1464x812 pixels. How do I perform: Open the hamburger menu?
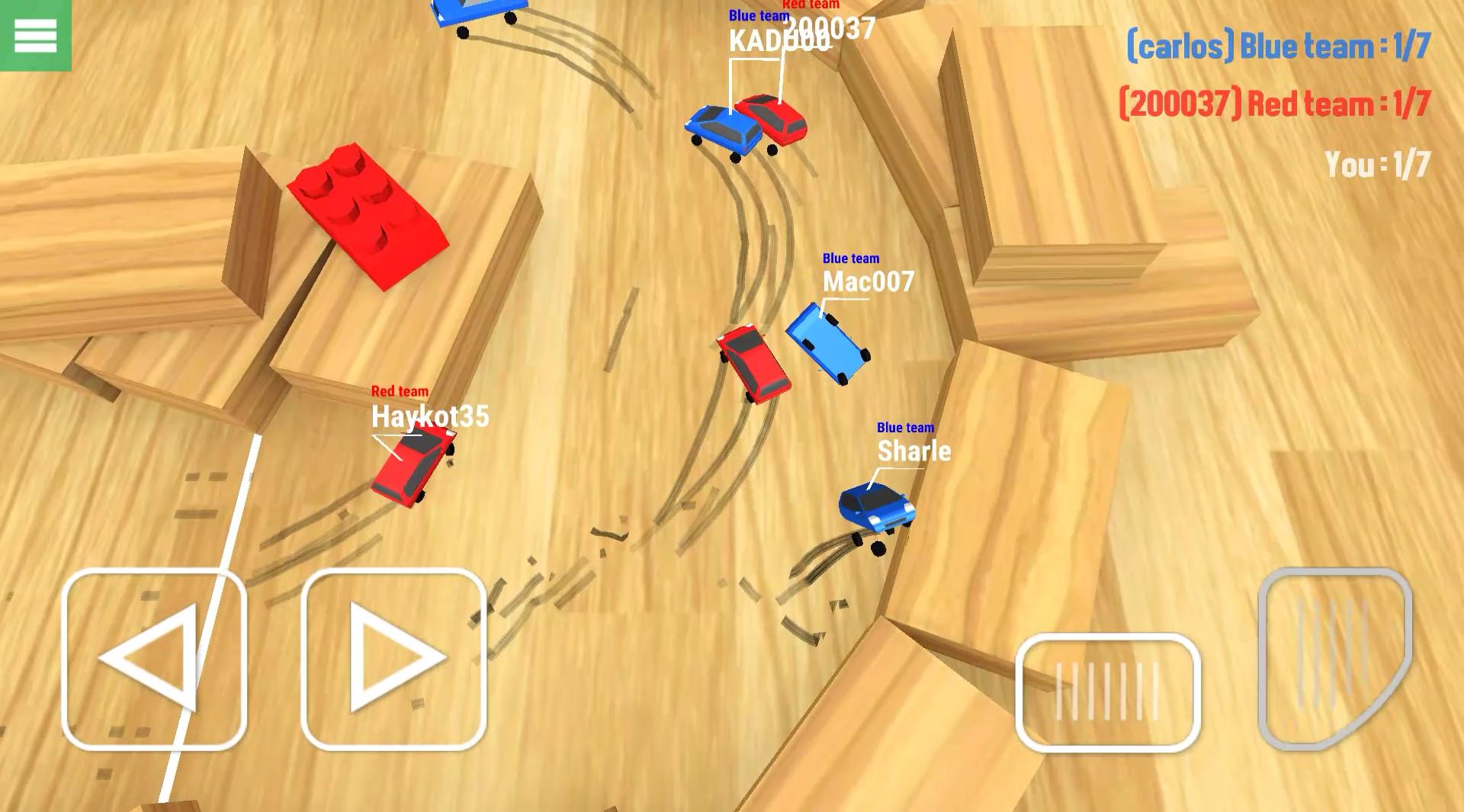tap(34, 34)
